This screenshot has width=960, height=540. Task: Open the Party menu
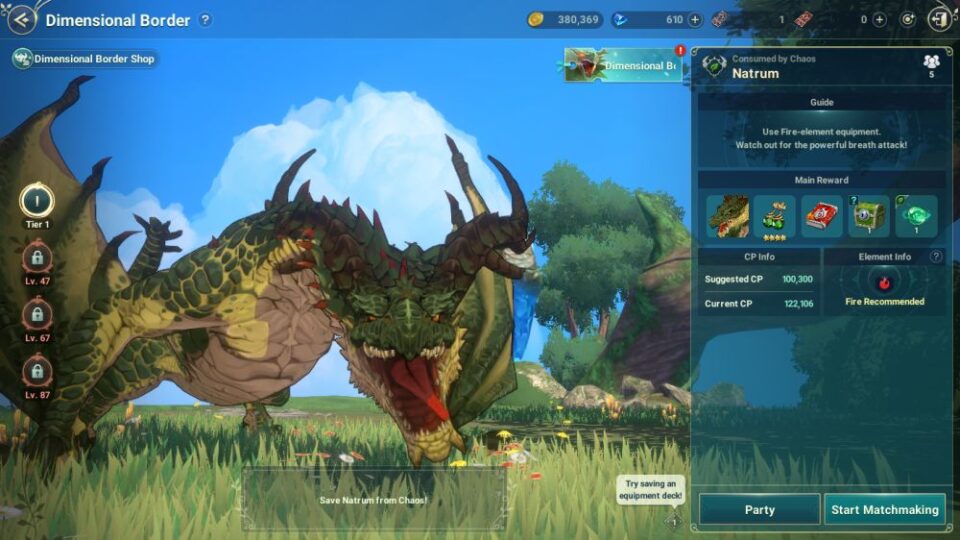click(759, 509)
